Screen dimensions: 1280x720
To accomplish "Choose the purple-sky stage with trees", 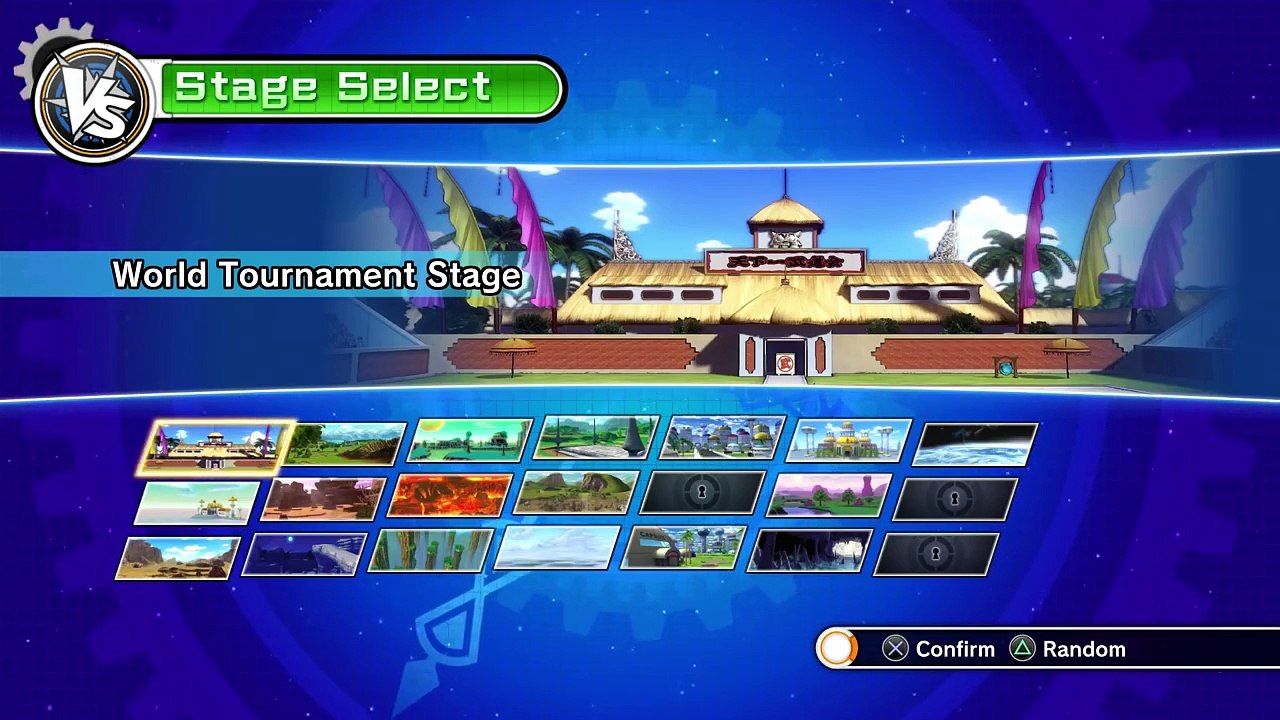I will click(829, 496).
